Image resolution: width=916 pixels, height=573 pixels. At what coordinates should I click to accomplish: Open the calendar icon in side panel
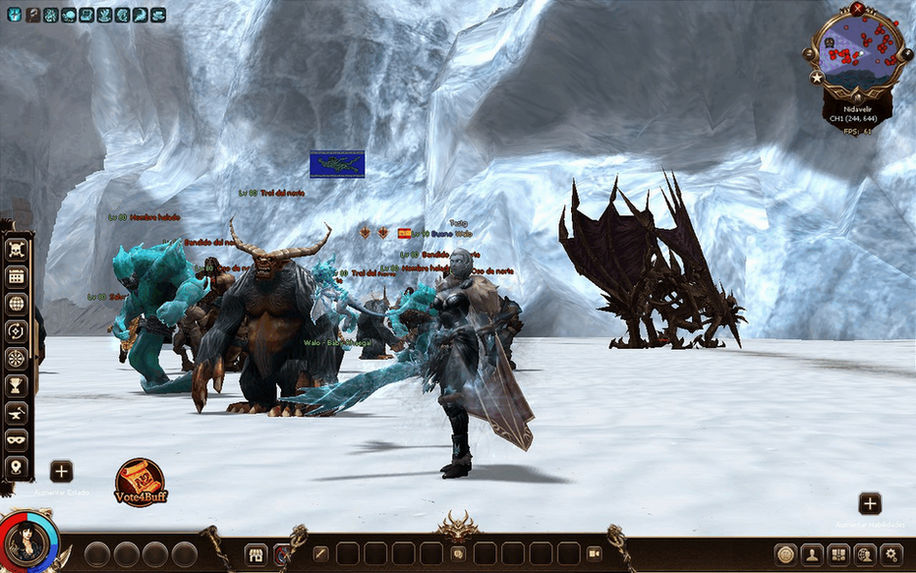point(16,276)
